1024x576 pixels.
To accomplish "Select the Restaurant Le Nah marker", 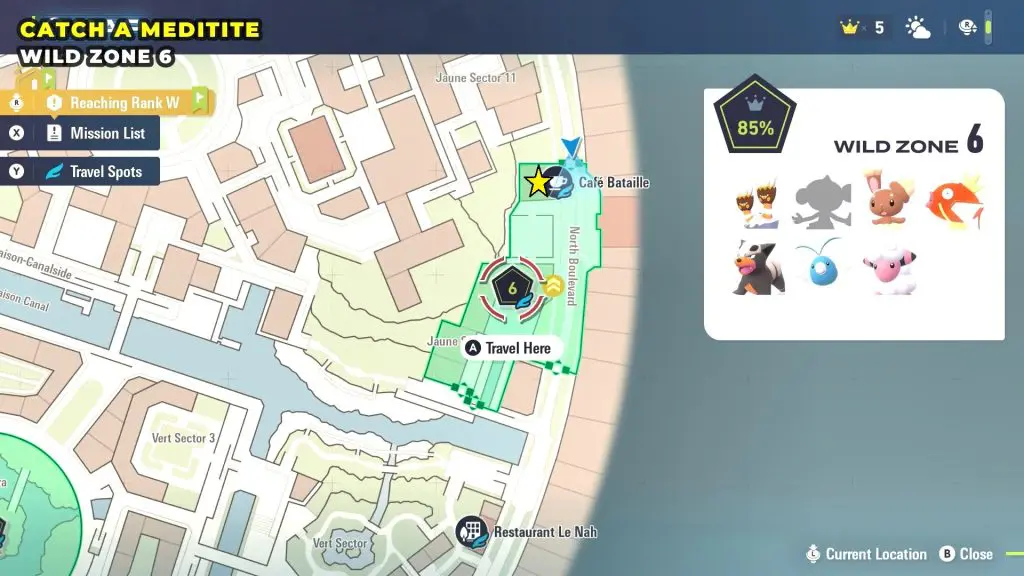I will (471, 532).
